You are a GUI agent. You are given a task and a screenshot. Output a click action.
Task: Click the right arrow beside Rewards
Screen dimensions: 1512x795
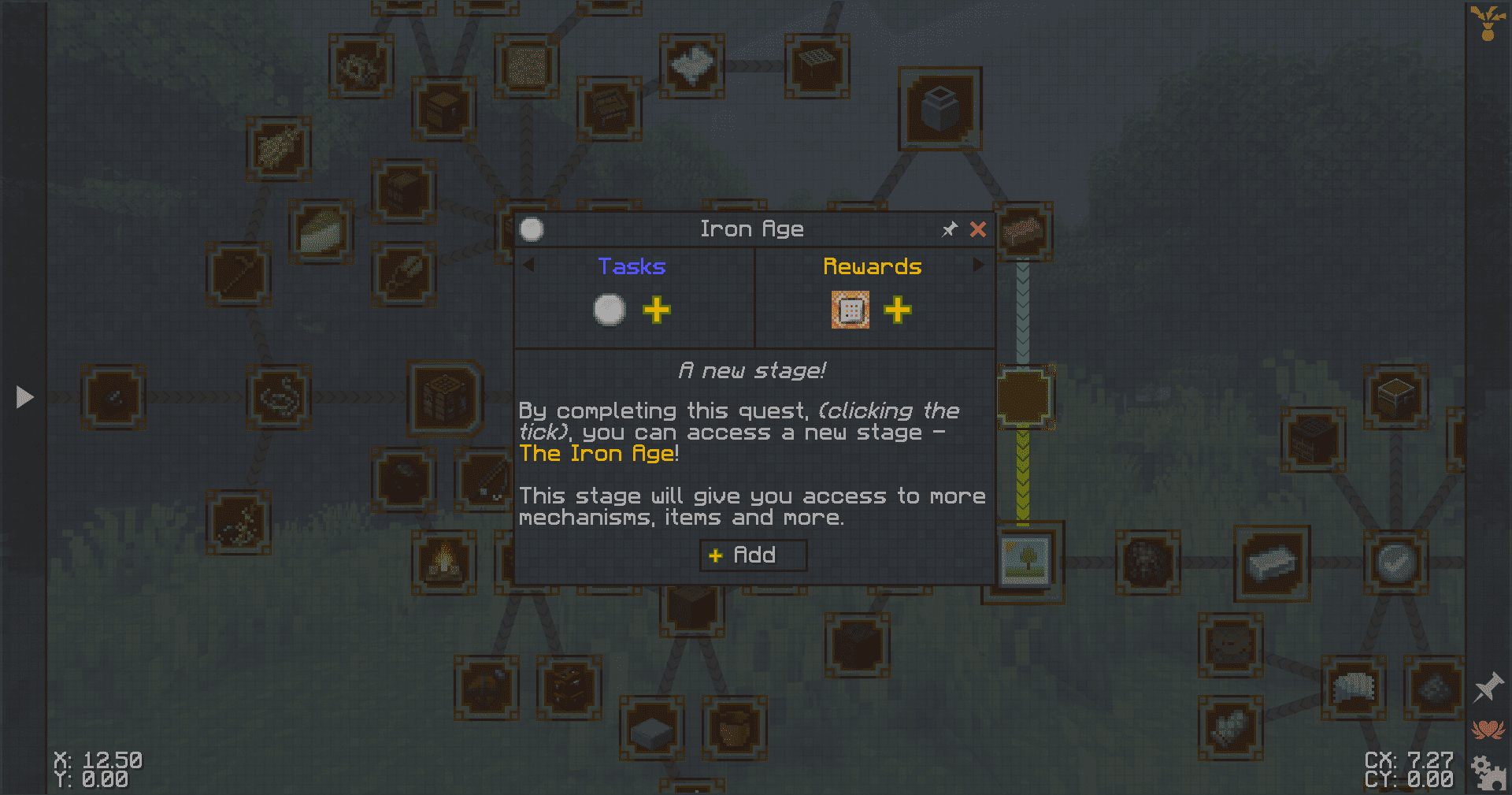979,266
